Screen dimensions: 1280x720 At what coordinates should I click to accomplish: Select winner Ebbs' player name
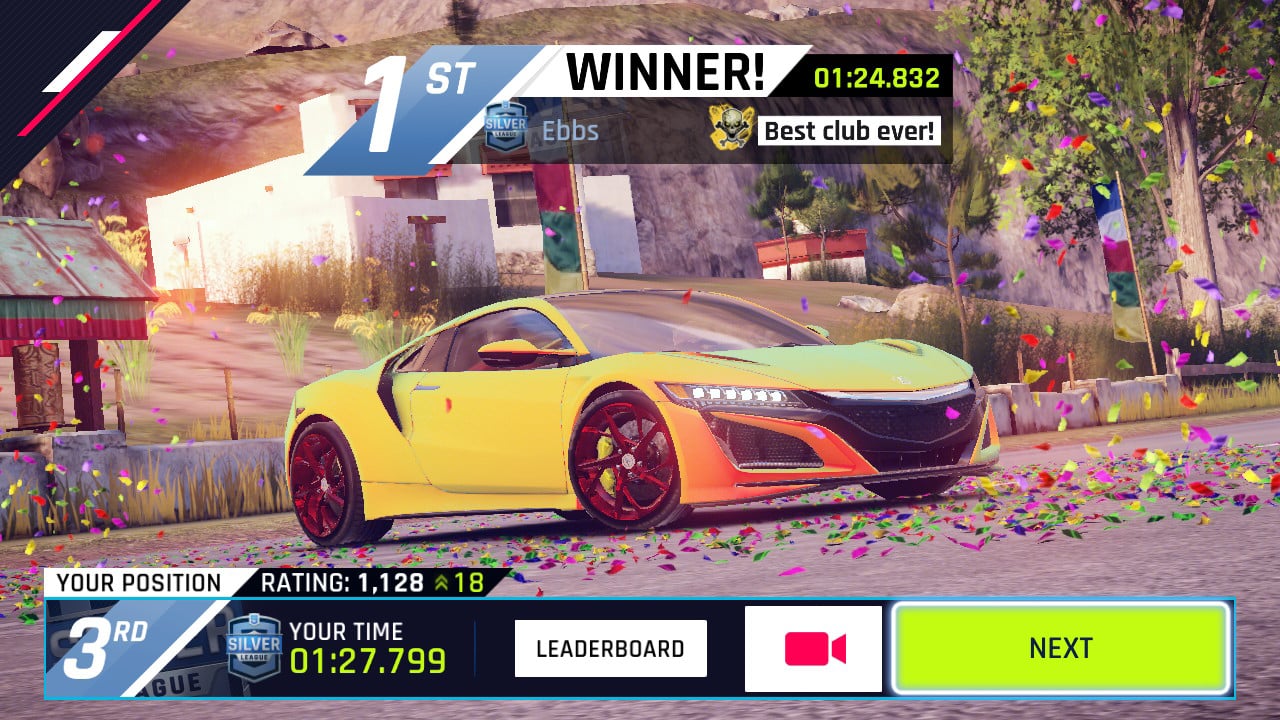coord(570,130)
